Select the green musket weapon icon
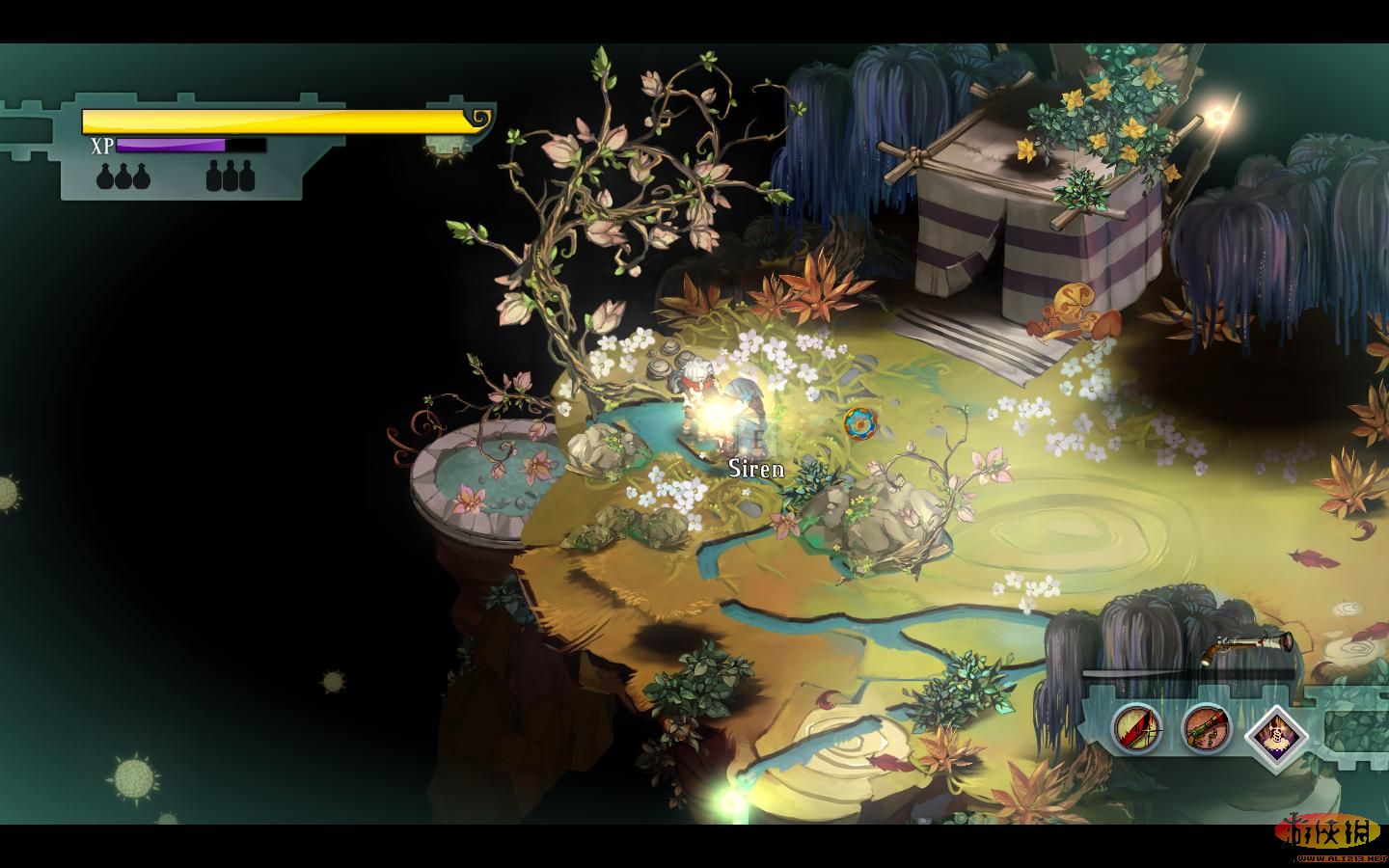The width and height of the screenshot is (1389, 868). pos(1207,728)
